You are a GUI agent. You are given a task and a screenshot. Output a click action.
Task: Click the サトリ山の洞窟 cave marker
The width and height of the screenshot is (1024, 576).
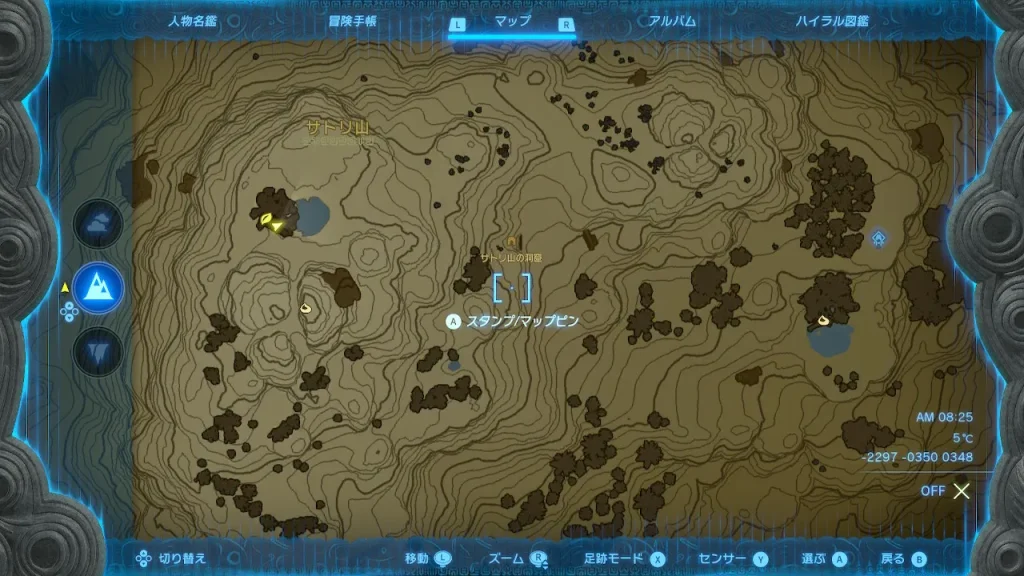(512, 241)
